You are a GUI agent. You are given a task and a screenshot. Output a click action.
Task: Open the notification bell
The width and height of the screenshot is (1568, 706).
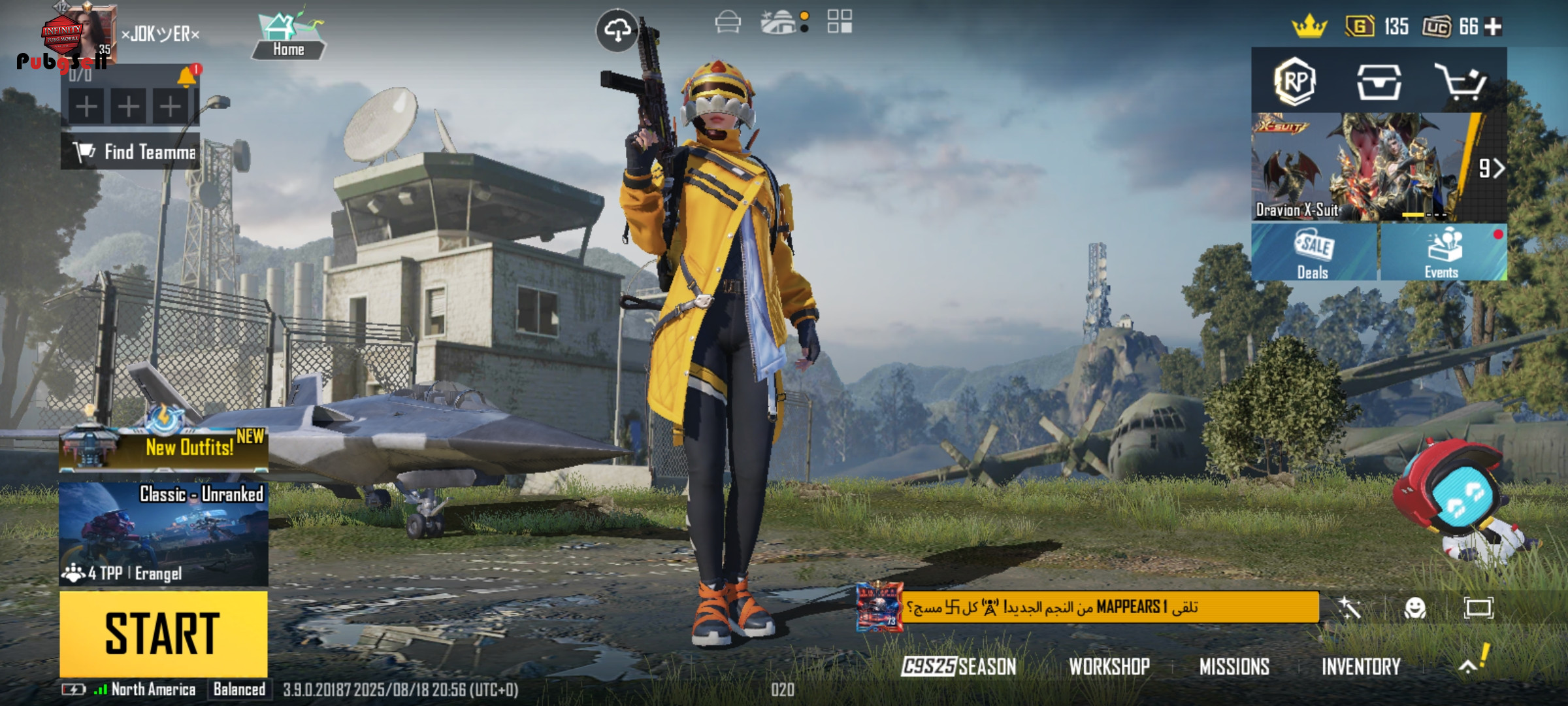[x=187, y=76]
